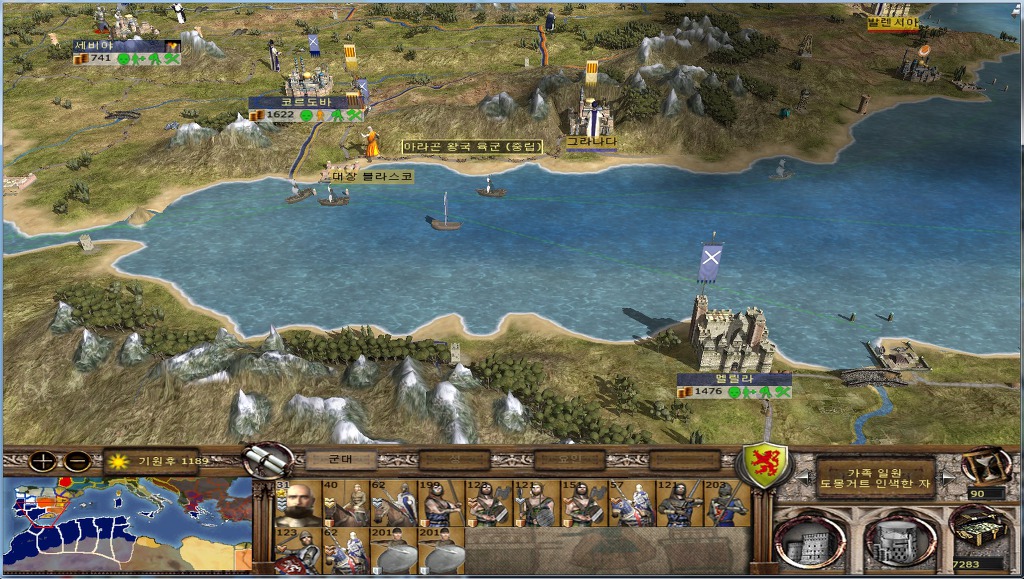Select the 40-man mounted unit card
The image size is (1024, 579).
coord(345,503)
